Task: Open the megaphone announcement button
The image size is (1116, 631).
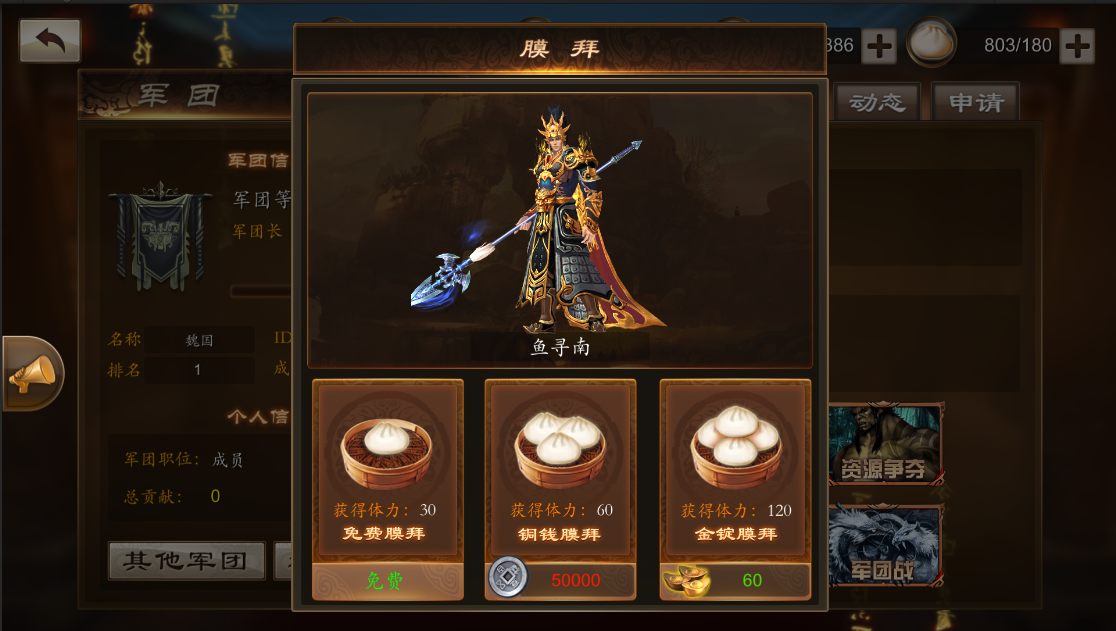Action: pos(32,374)
